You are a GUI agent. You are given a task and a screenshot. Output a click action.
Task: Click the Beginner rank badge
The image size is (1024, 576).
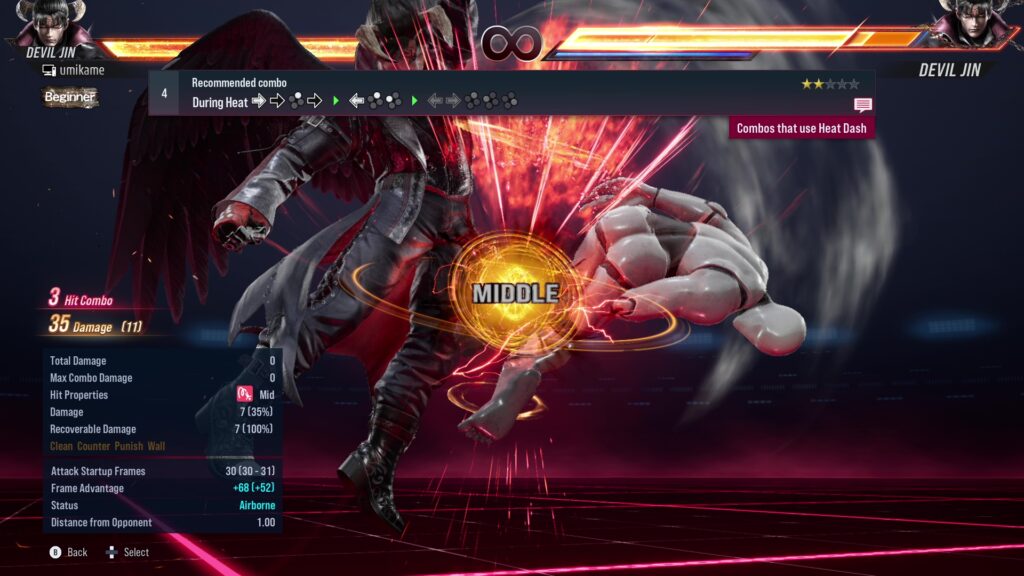pyautogui.click(x=69, y=97)
